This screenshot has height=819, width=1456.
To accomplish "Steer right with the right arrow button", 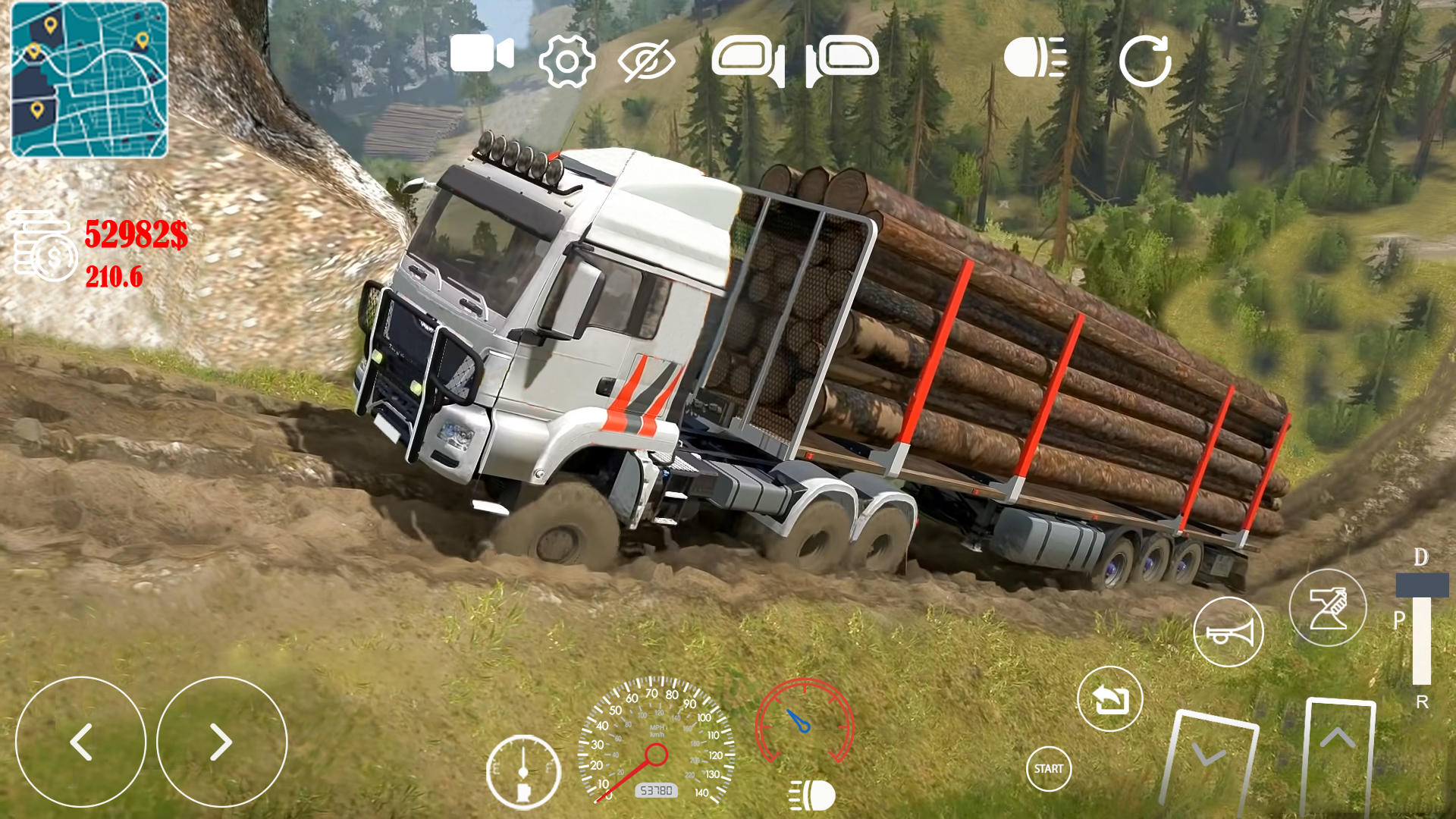I will [221, 742].
